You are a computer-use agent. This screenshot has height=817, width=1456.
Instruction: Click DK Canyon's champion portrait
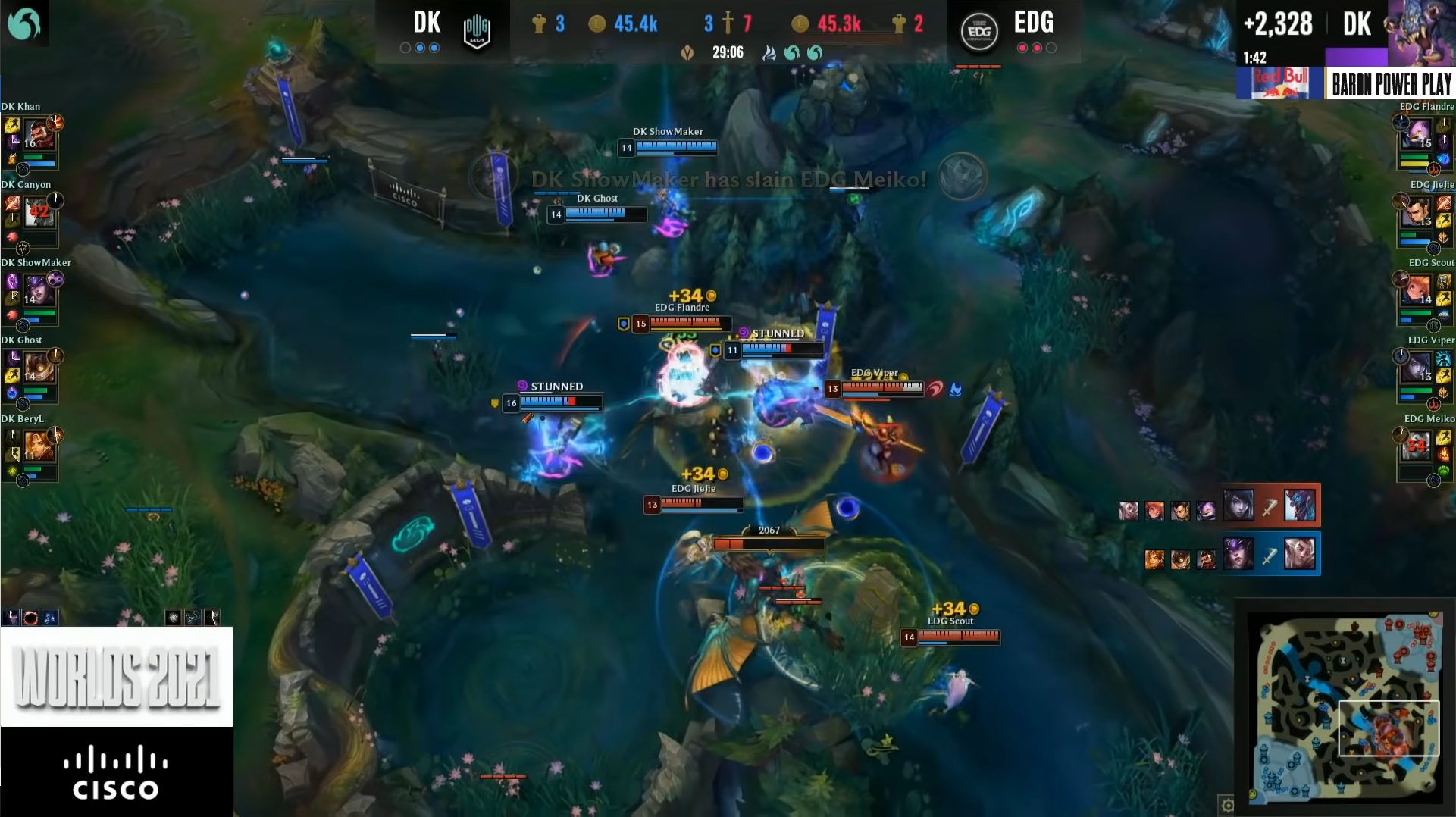tap(36, 213)
